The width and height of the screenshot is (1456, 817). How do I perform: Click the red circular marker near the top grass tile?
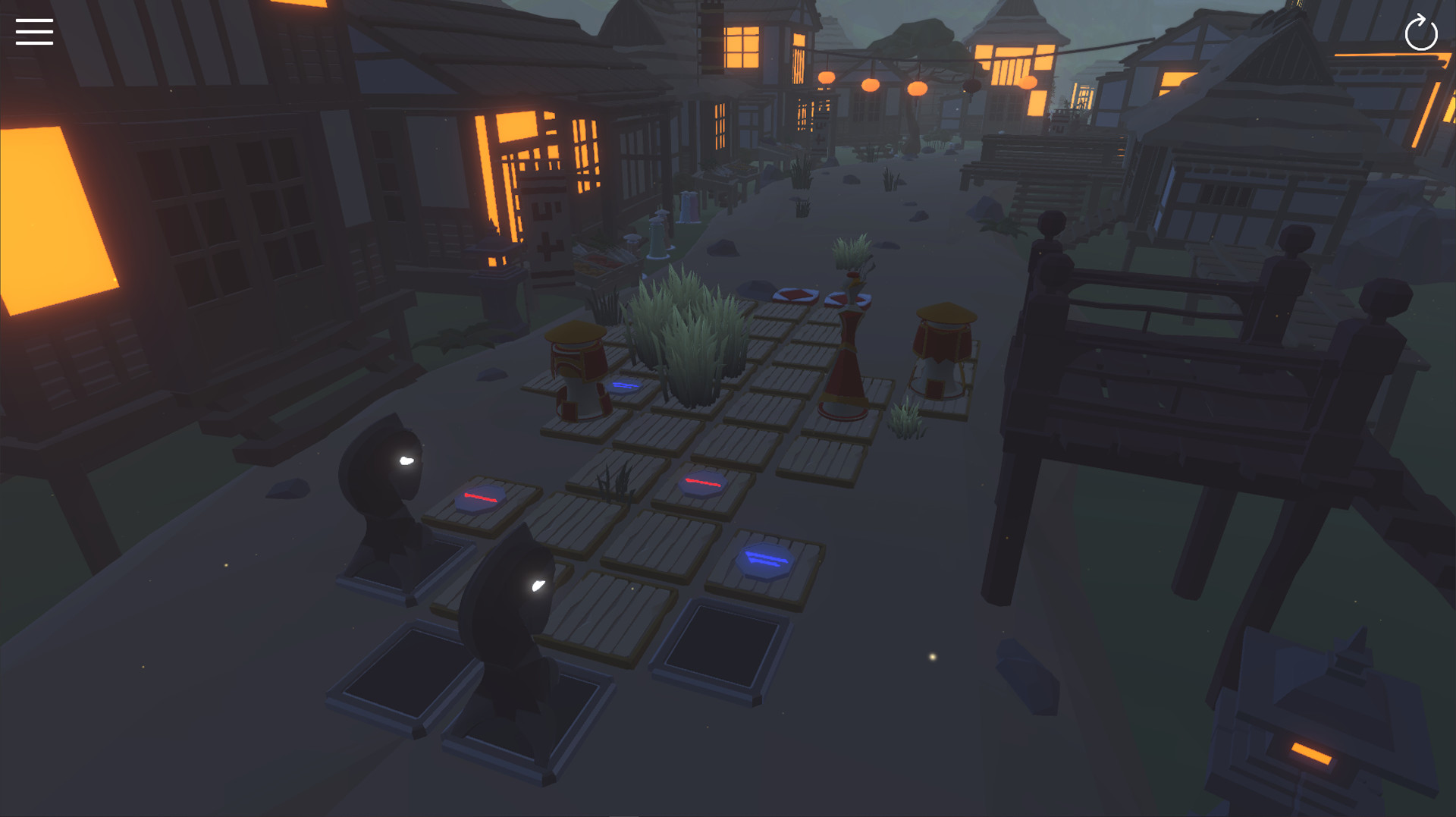(793, 293)
